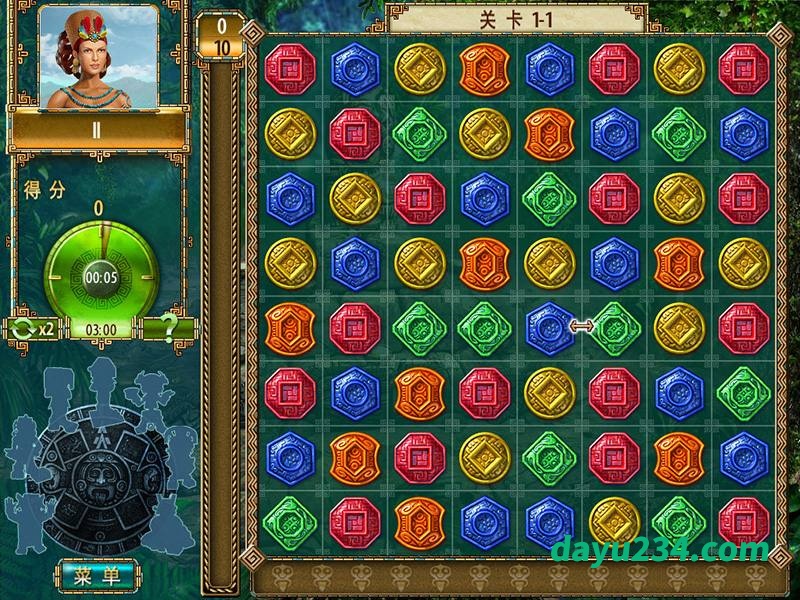800x600 pixels.
Task: Use the x2 shuffle button
Action: (x=33, y=328)
